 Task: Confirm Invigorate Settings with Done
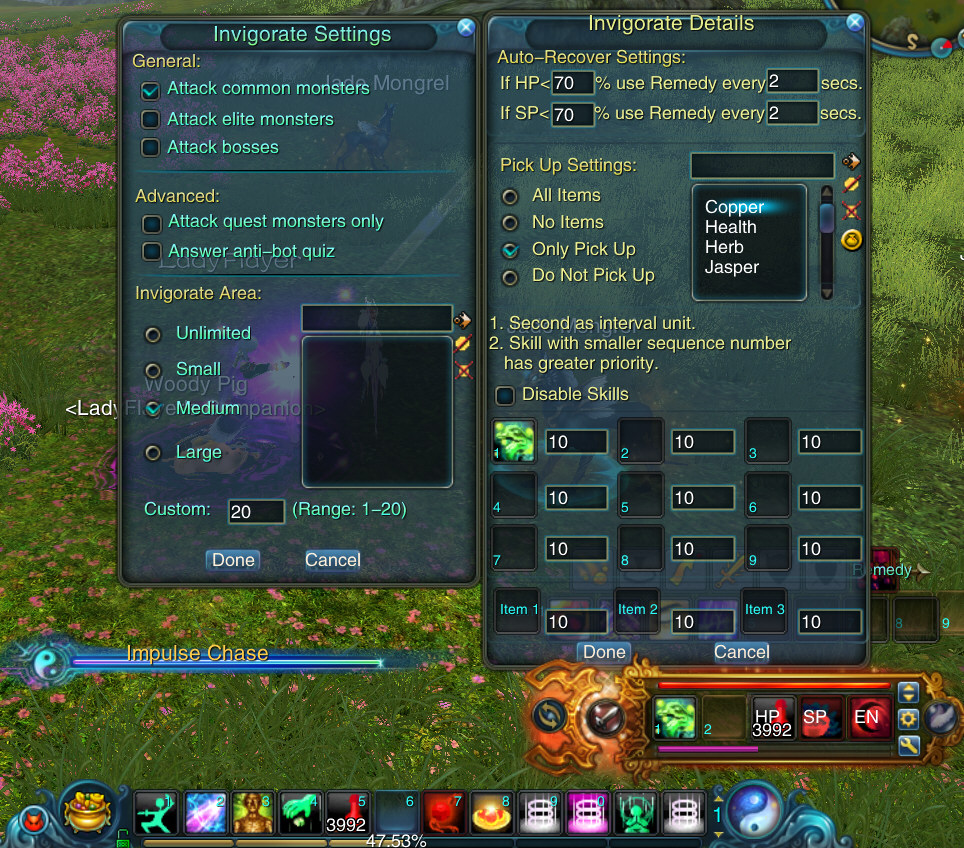tap(233, 560)
